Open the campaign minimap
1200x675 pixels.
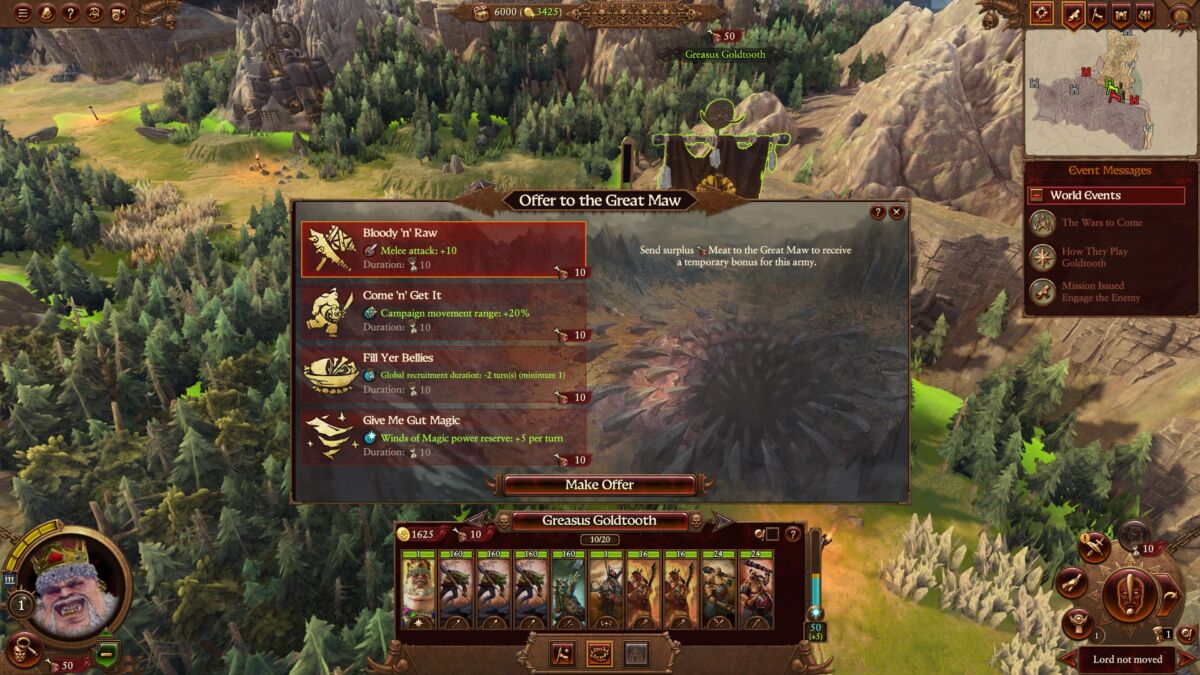[x=1110, y=93]
